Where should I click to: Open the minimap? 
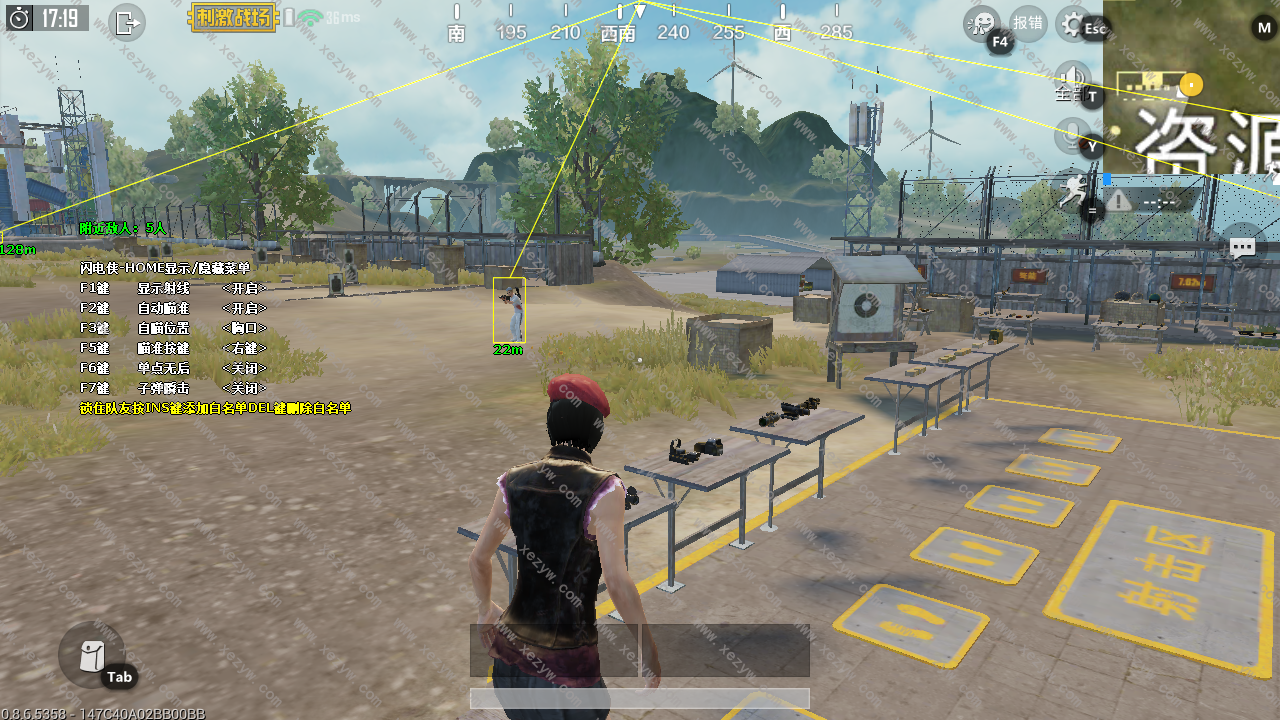point(1190,85)
